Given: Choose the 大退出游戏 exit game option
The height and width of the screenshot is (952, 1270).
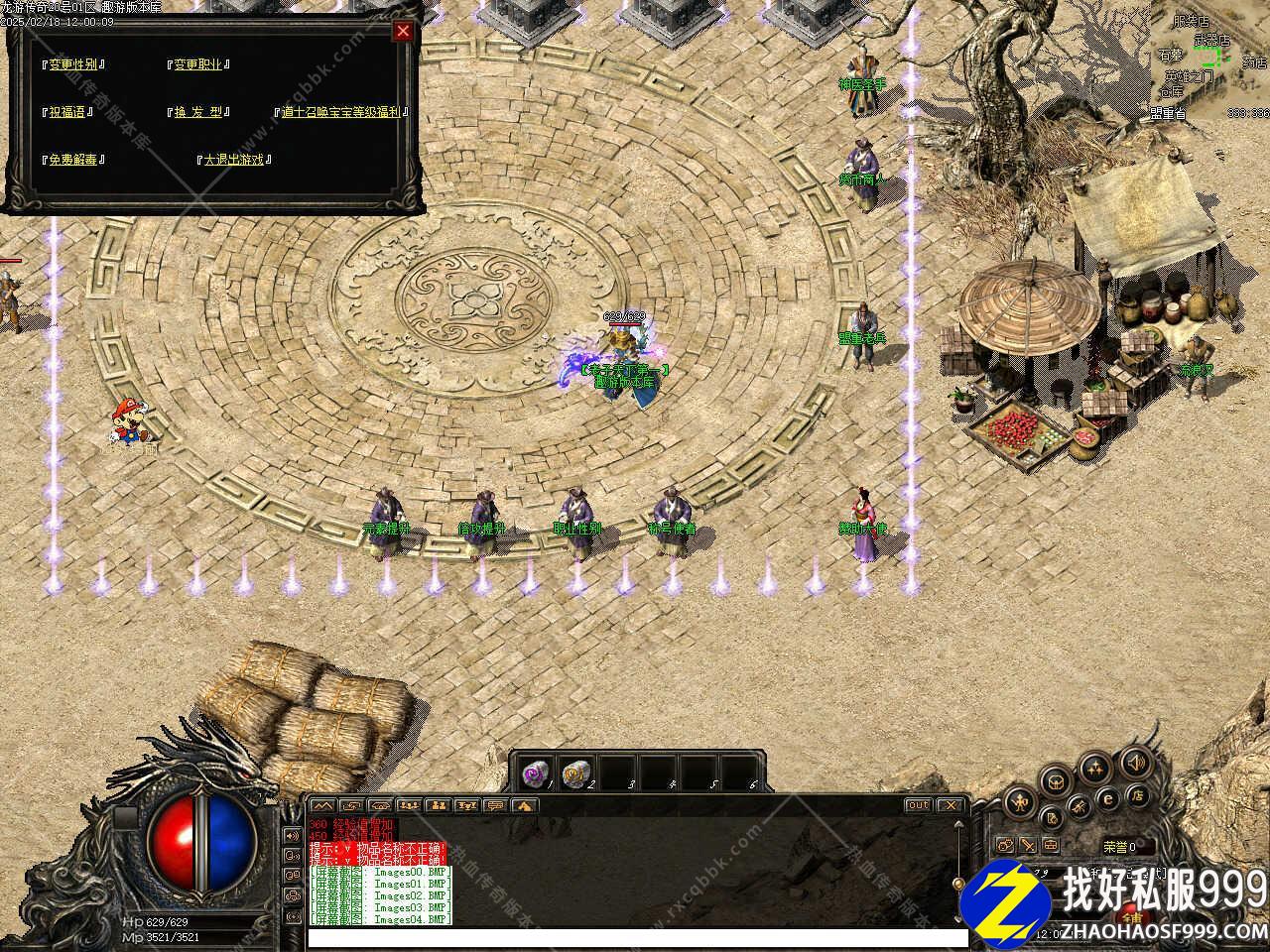Looking at the screenshot, I should click(x=235, y=159).
